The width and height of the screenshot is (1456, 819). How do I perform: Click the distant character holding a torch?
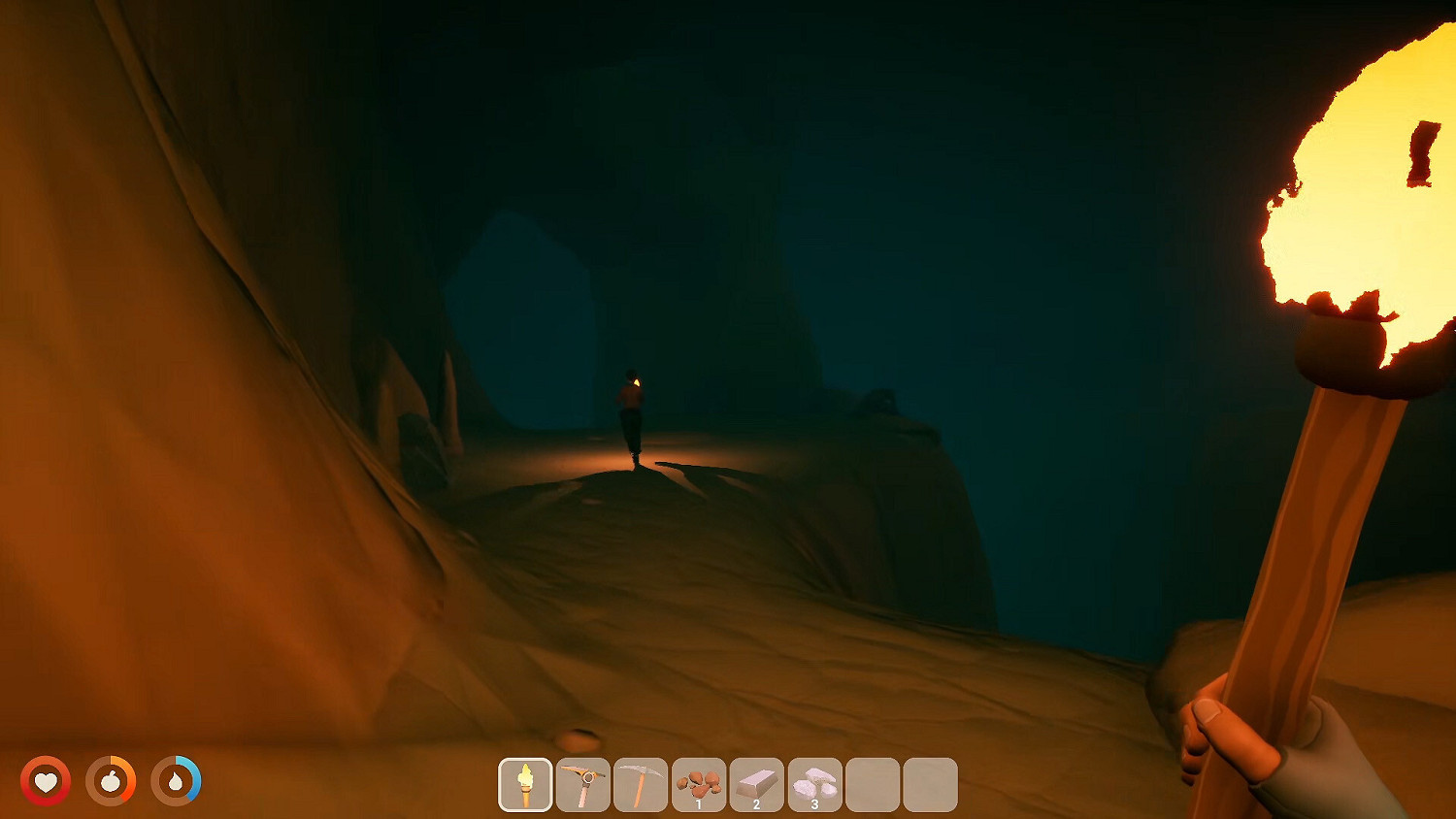point(631,412)
